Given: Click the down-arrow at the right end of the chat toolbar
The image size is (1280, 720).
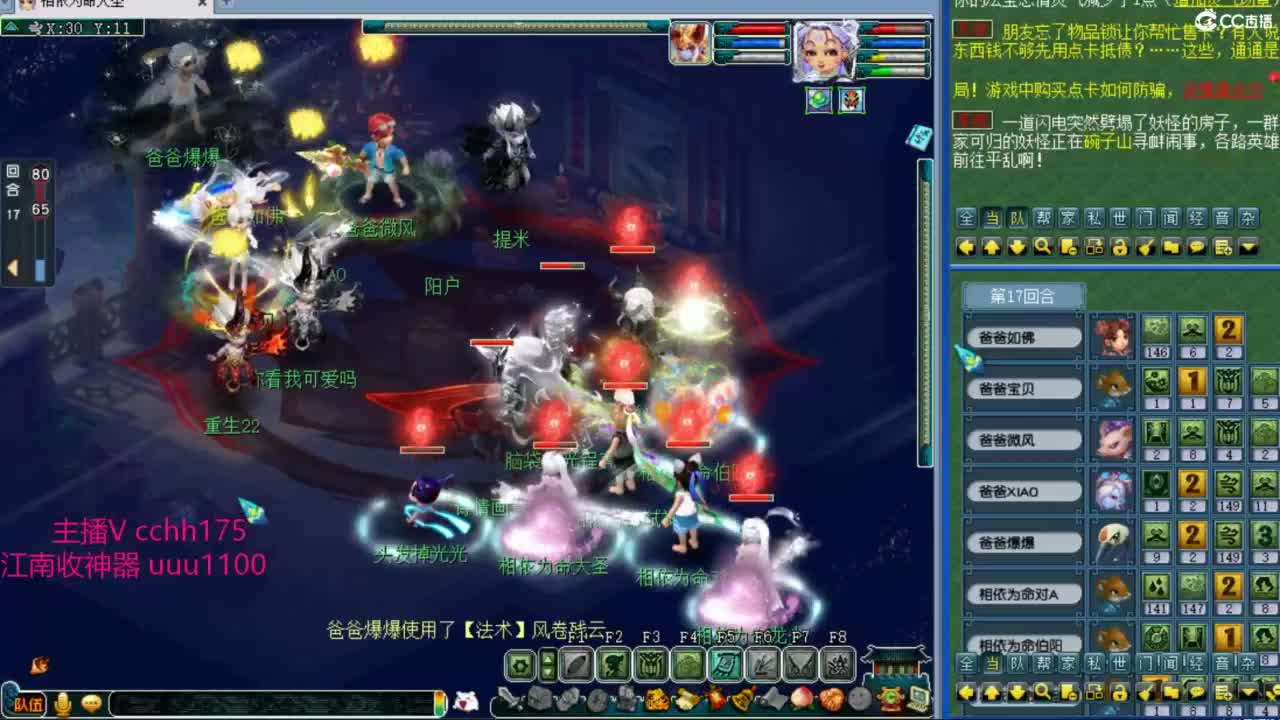Looking at the screenshot, I should pyautogui.click(x=1248, y=247).
